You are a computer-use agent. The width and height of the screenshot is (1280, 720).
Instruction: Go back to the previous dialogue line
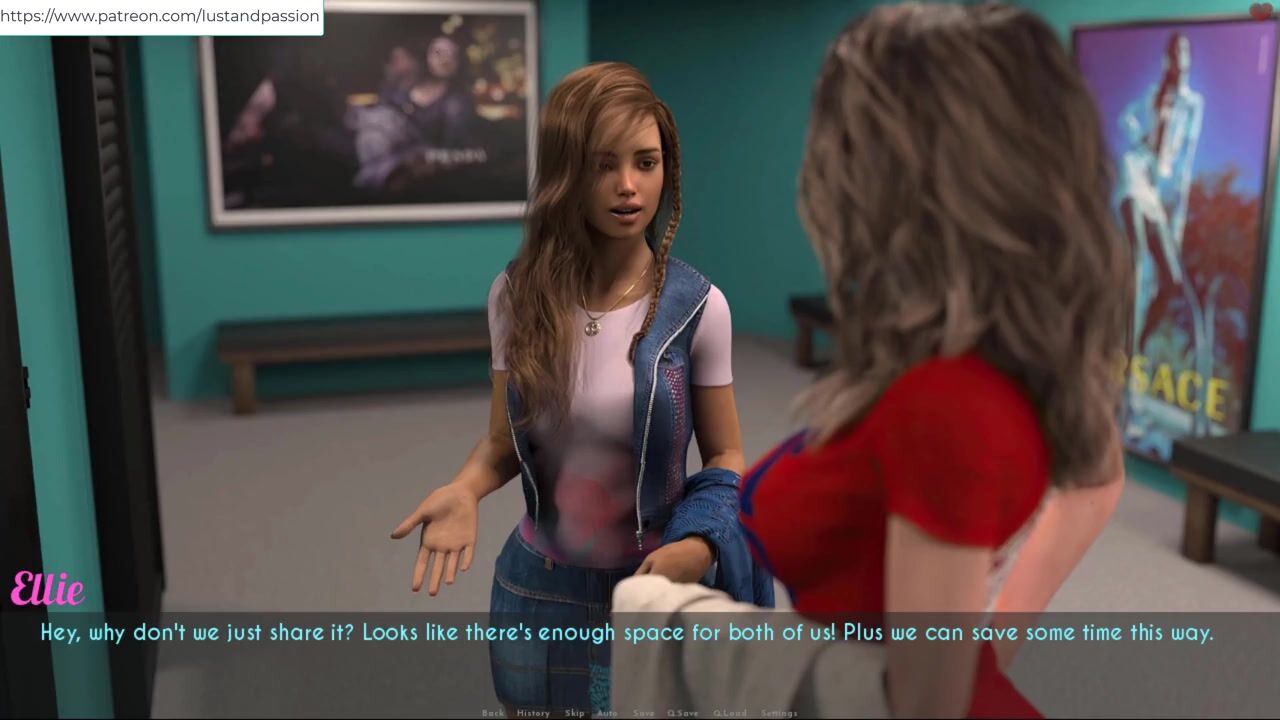click(x=493, y=713)
